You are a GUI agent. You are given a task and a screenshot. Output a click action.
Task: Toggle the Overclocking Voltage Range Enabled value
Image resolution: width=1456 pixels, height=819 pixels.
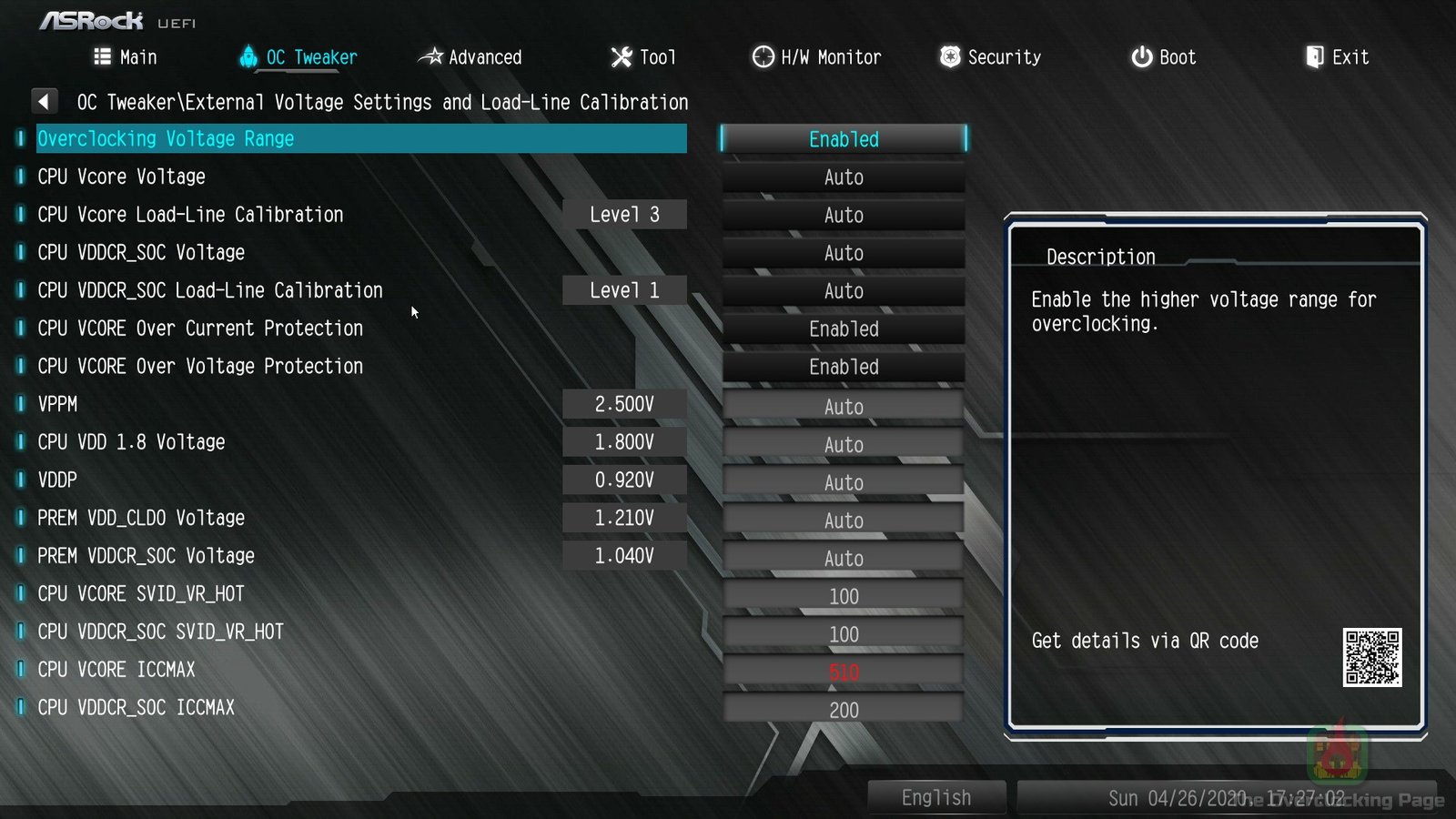844,139
